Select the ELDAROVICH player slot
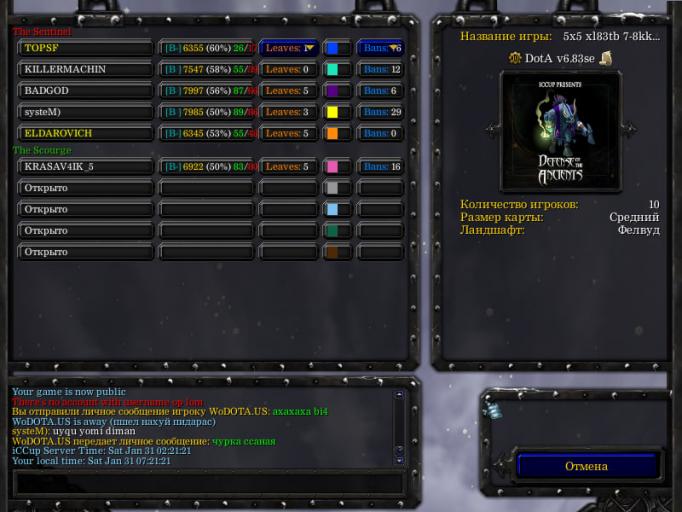 85,133
